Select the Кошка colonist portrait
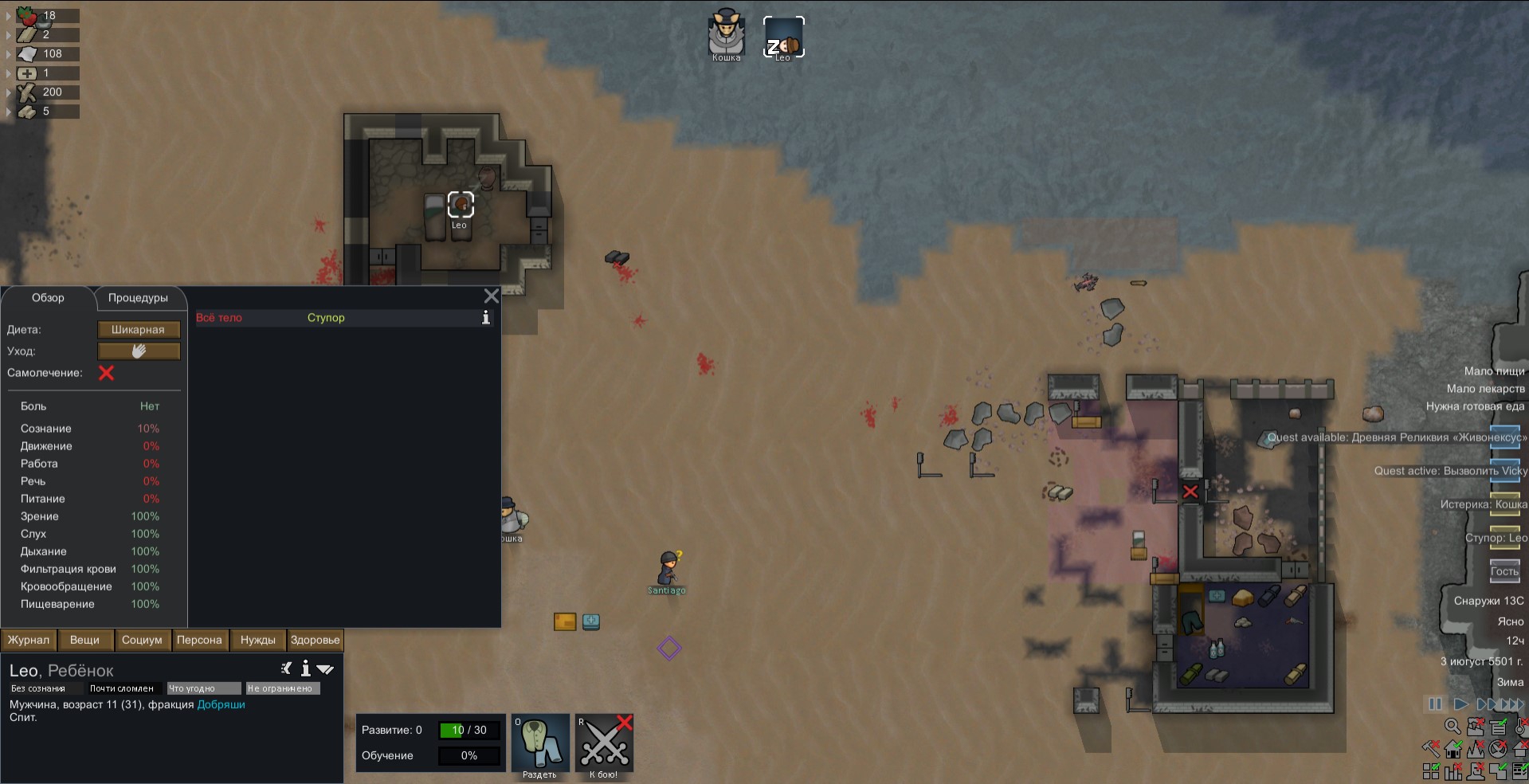This screenshot has height=784, width=1529. (x=726, y=36)
